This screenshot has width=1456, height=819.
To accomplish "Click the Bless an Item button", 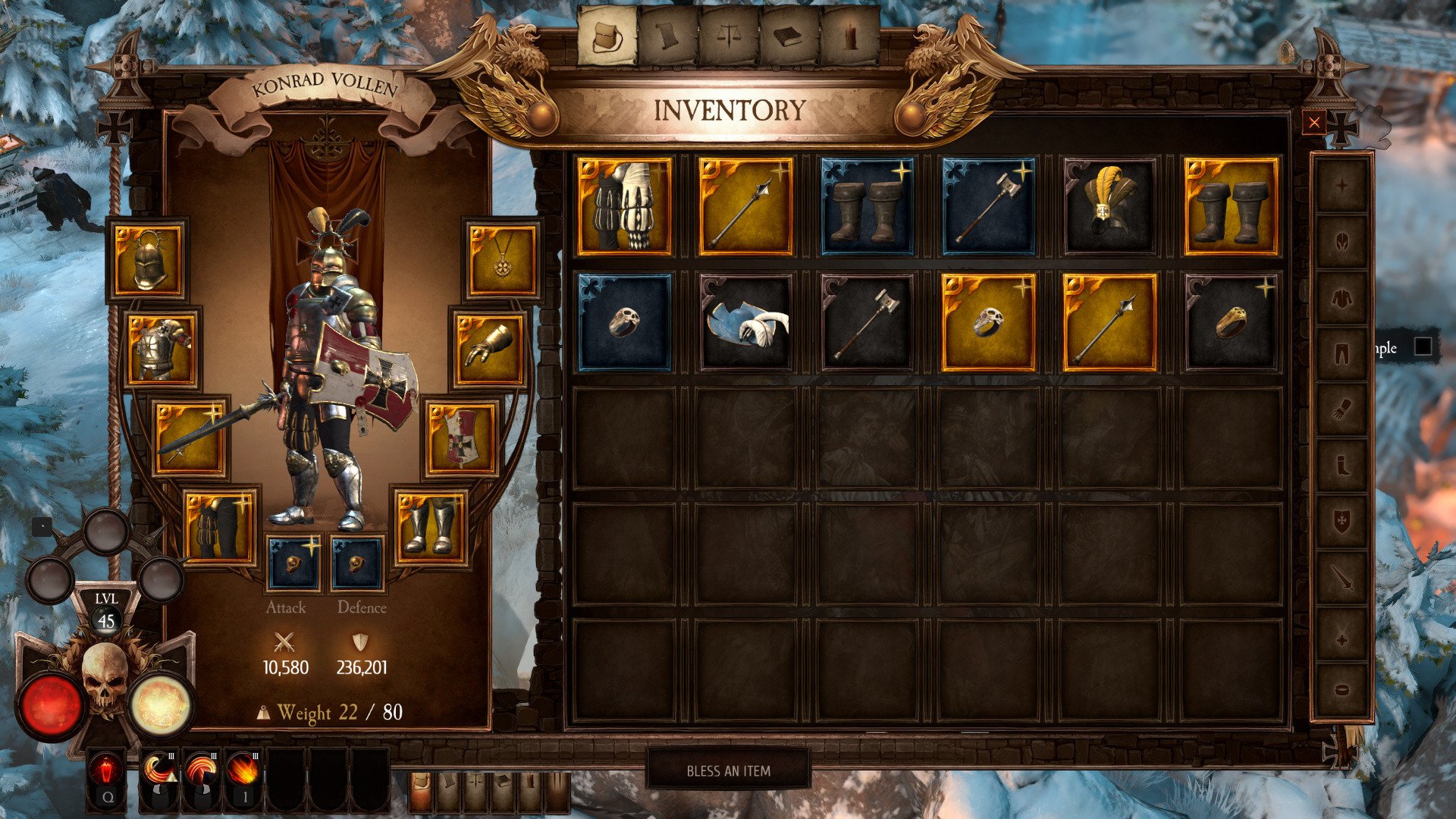I will pos(728,770).
